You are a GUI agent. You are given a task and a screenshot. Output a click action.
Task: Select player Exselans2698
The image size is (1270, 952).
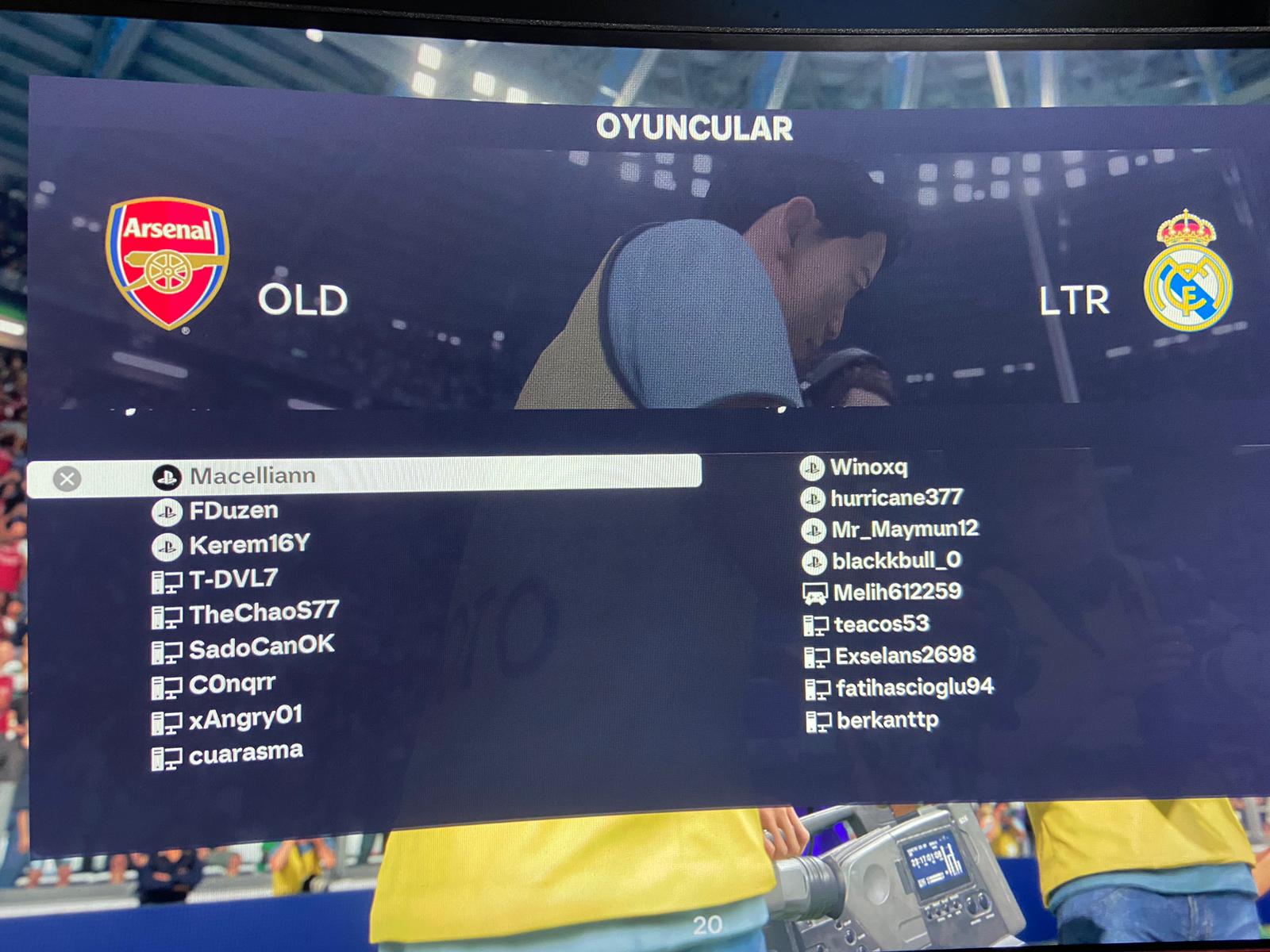905,656
